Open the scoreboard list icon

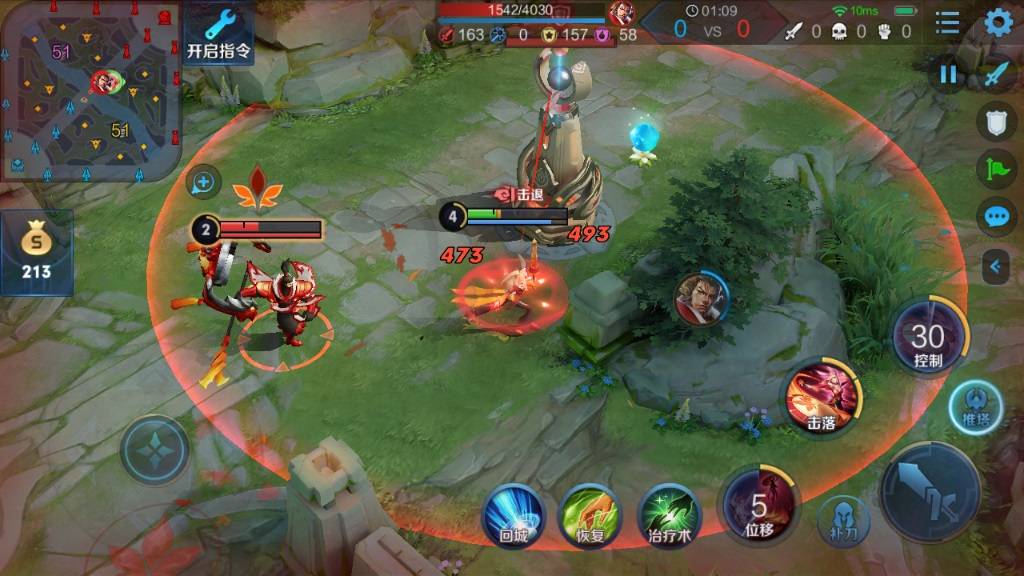tap(947, 23)
